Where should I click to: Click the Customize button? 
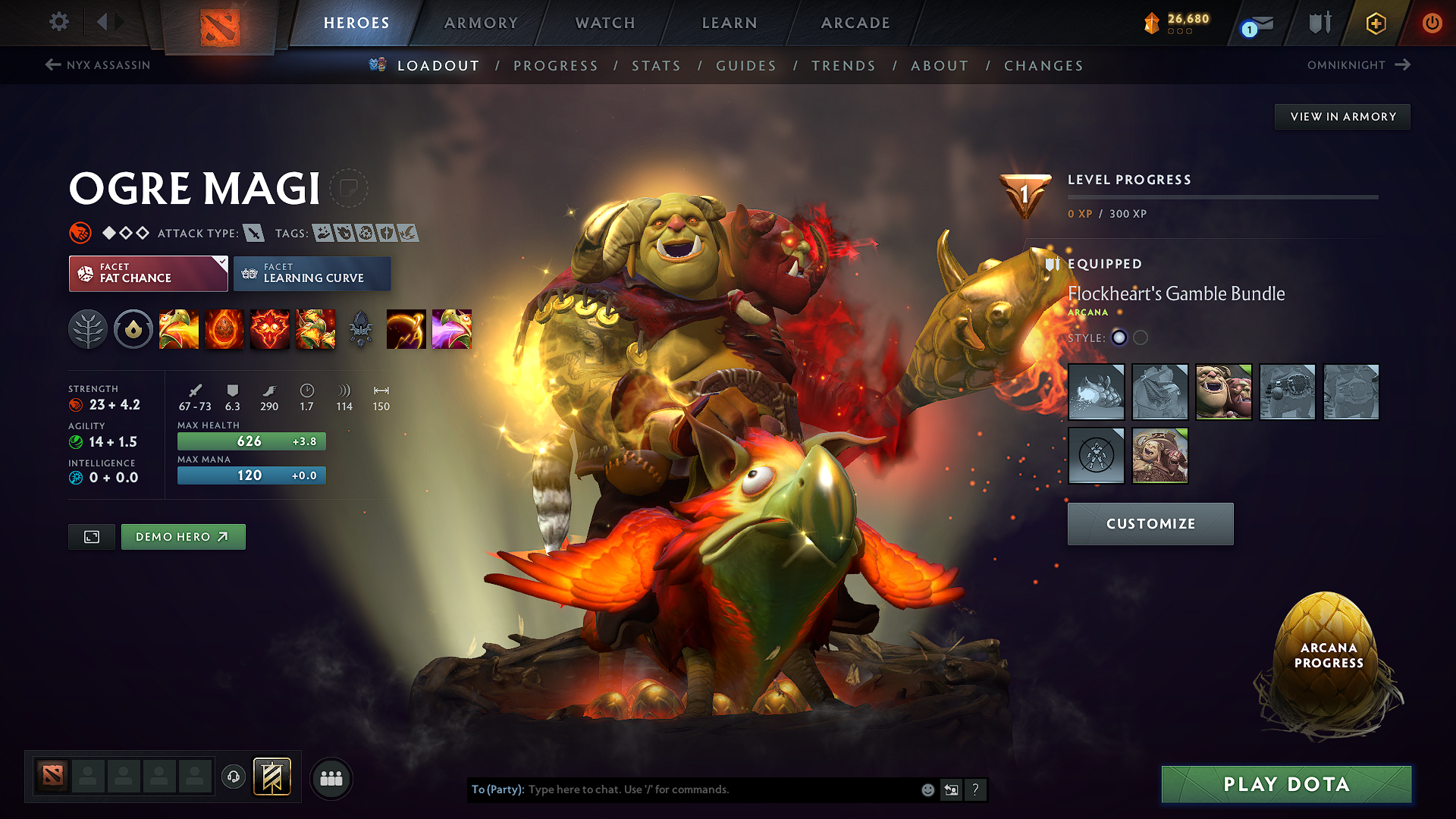coord(1150,523)
